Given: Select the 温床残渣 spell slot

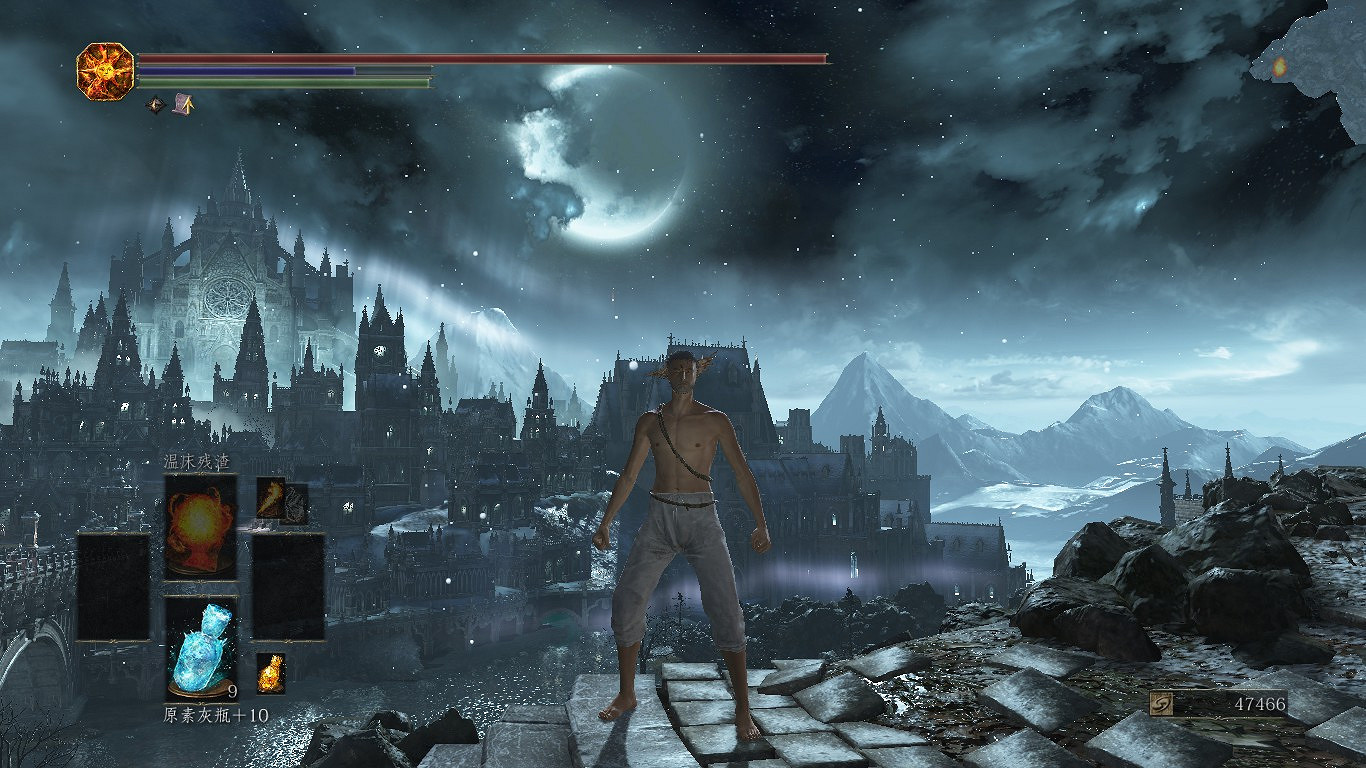Looking at the screenshot, I should [x=201, y=526].
